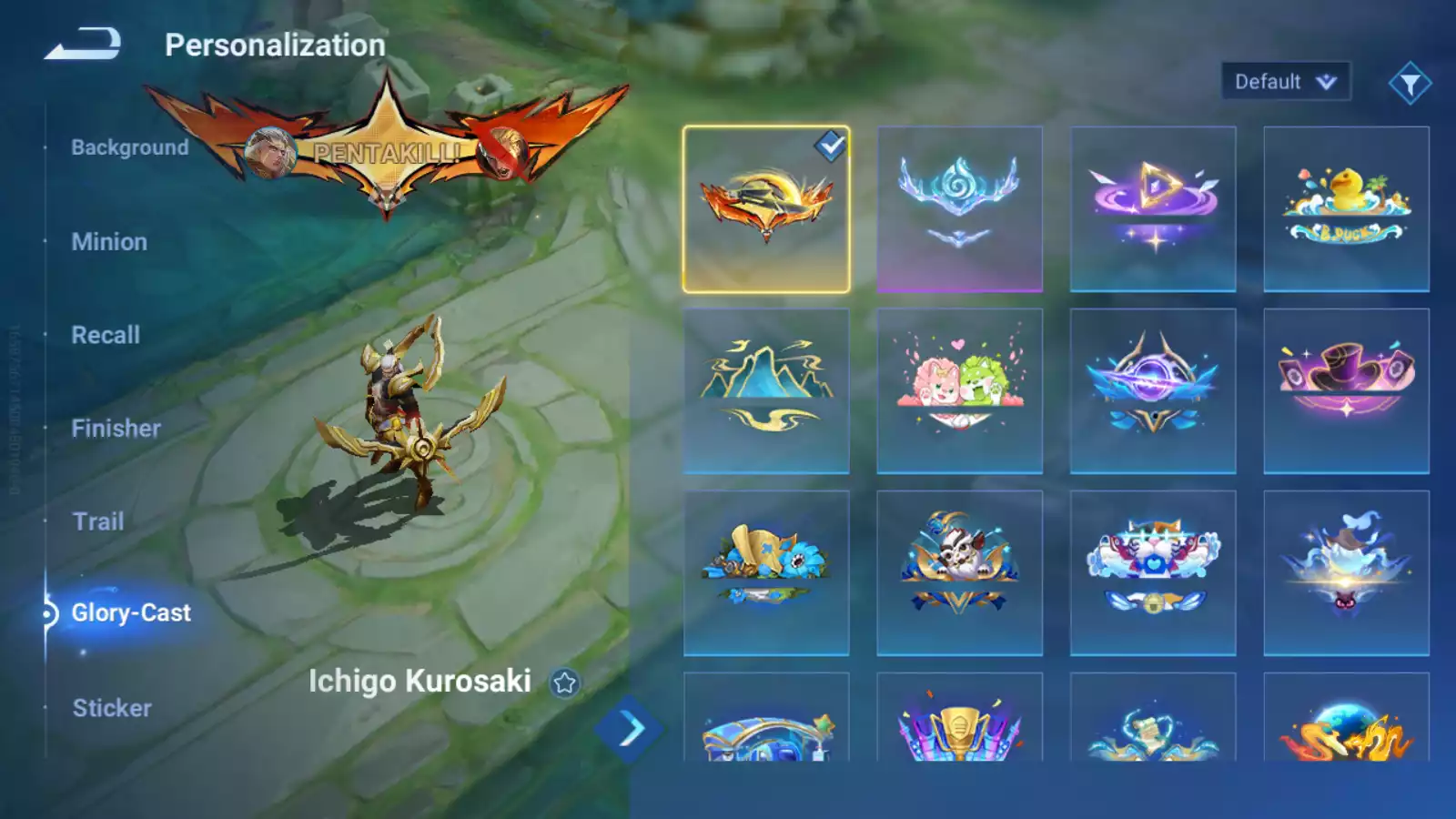Open the diamond filter button
Image resolution: width=1456 pixels, height=819 pixels.
click(x=1410, y=84)
